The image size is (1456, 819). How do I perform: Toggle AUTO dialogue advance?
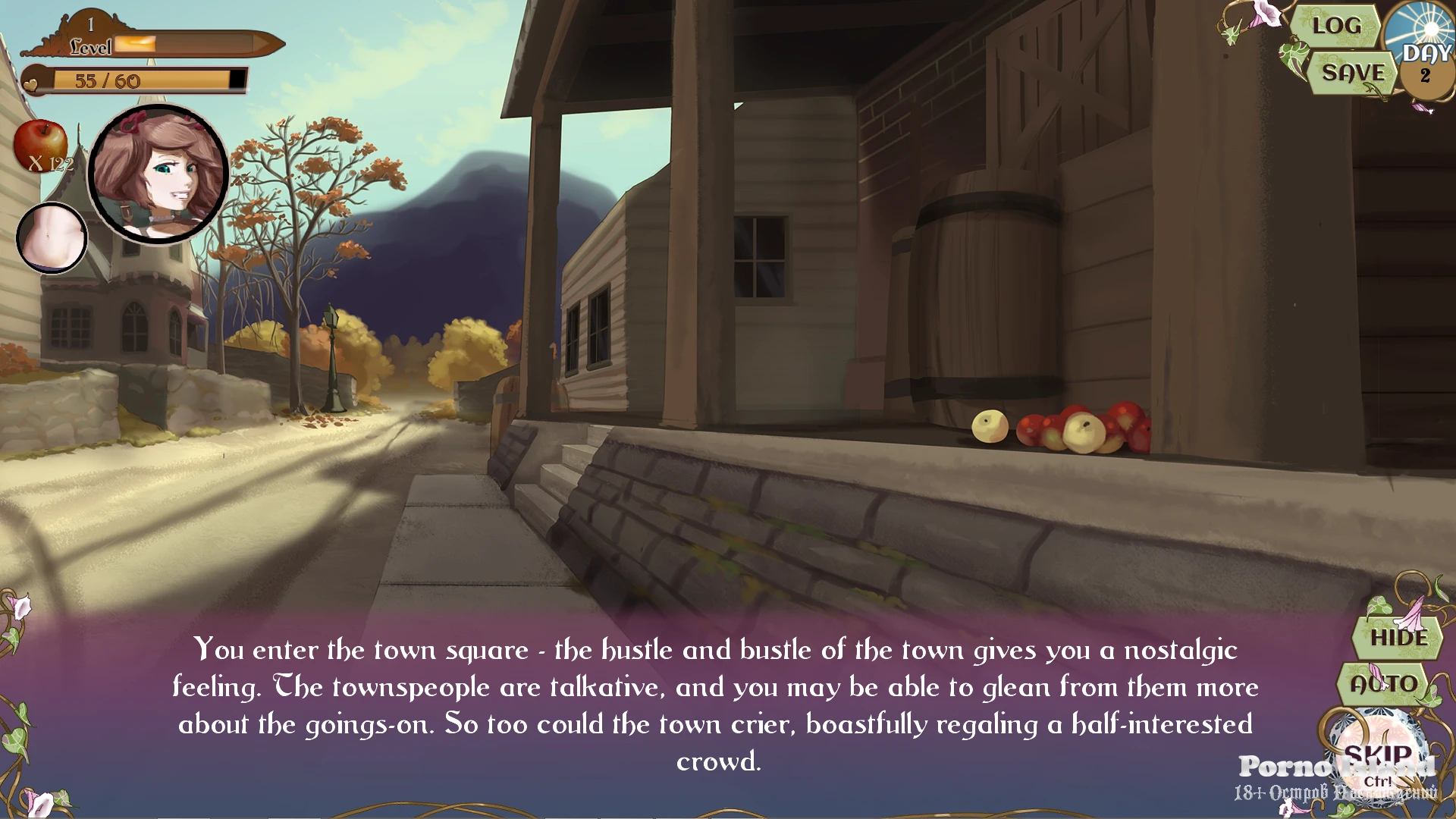click(x=1384, y=683)
